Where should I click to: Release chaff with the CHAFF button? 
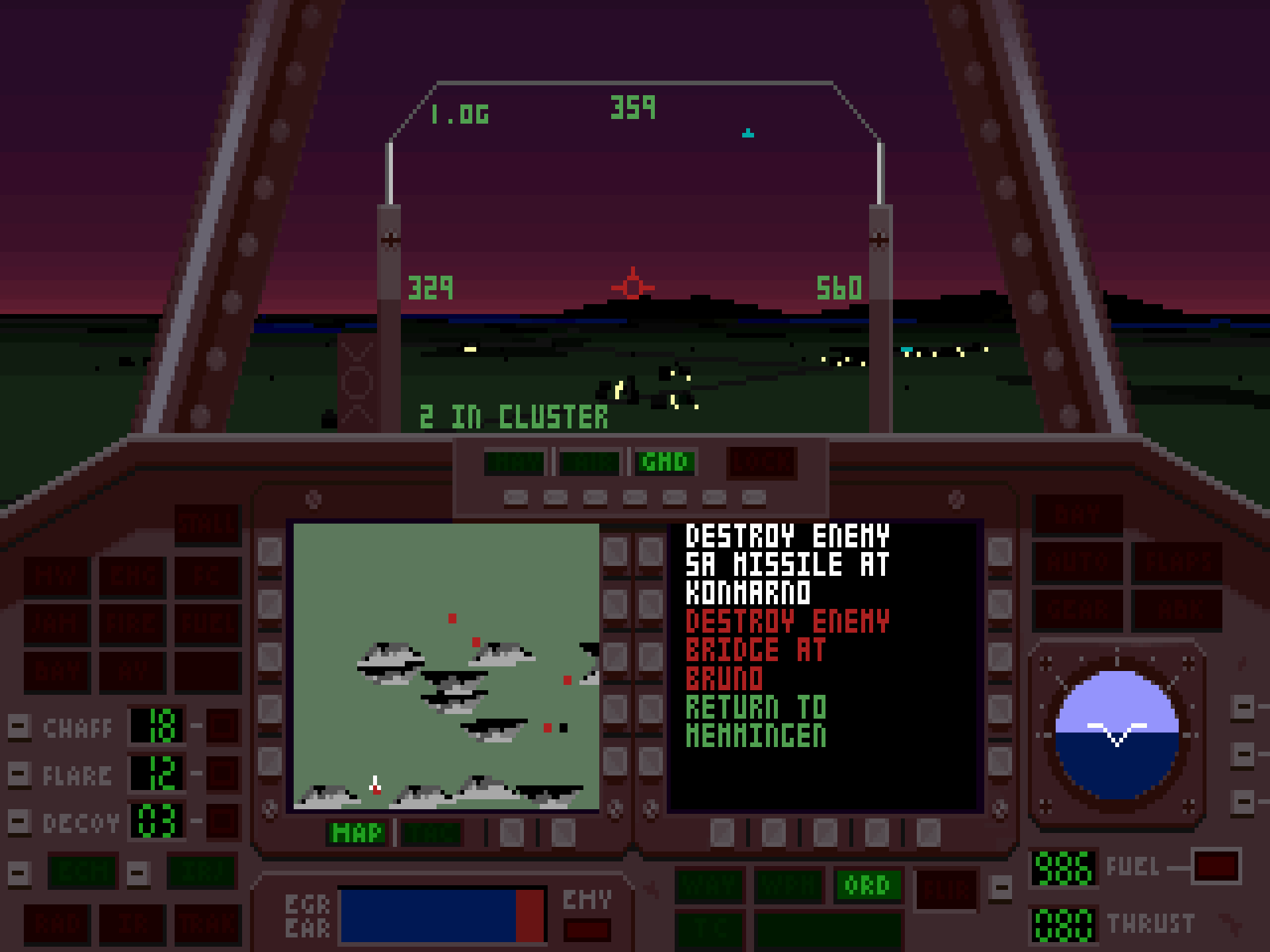(x=19, y=727)
